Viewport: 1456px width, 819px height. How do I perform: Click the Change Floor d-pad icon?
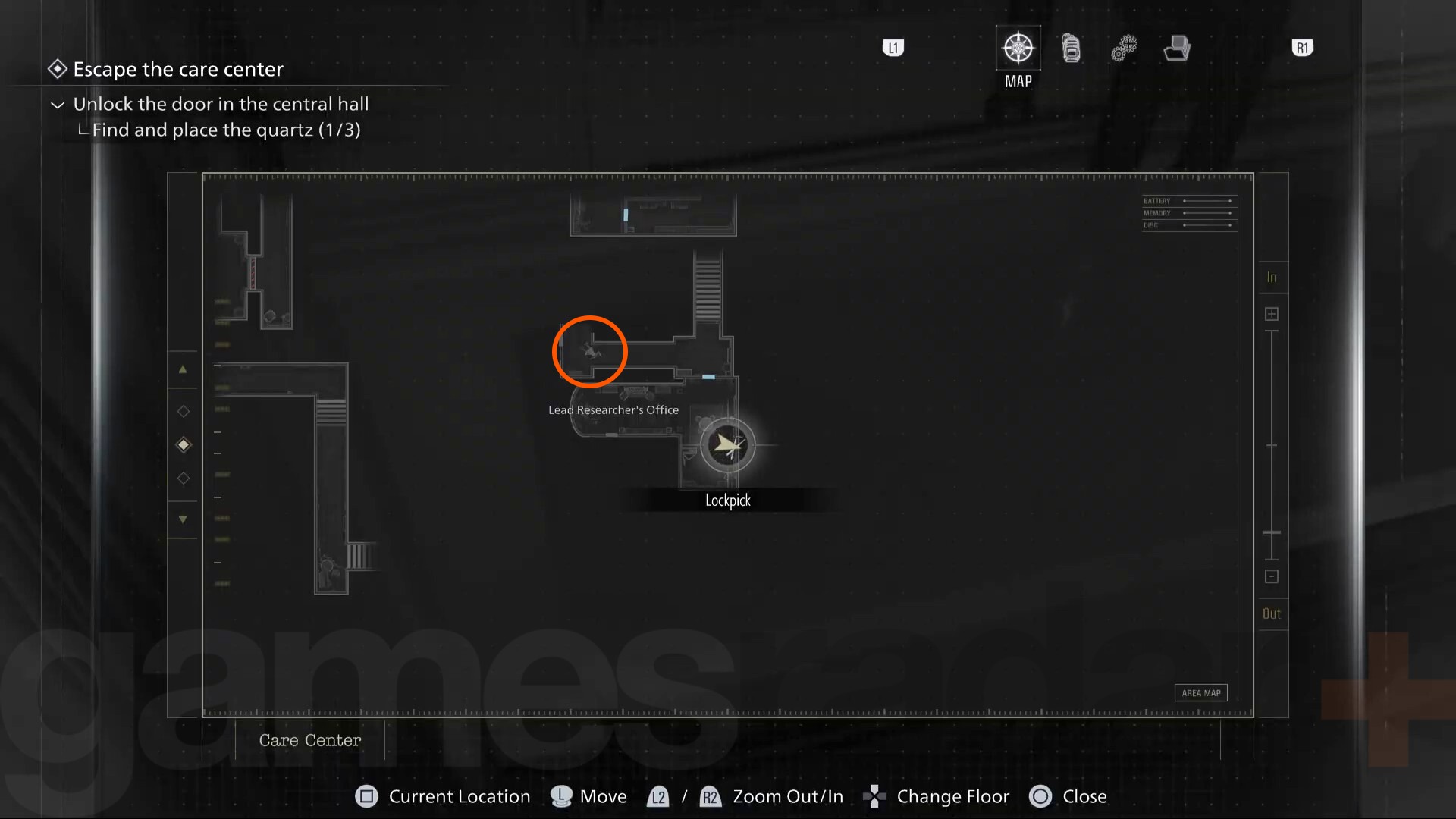874,796
